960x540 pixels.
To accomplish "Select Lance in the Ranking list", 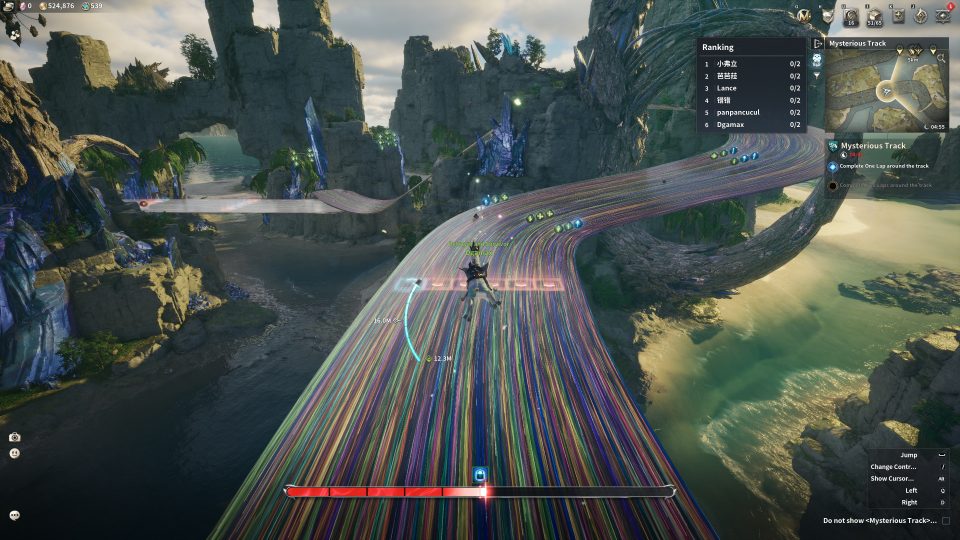I will point(728,88).
